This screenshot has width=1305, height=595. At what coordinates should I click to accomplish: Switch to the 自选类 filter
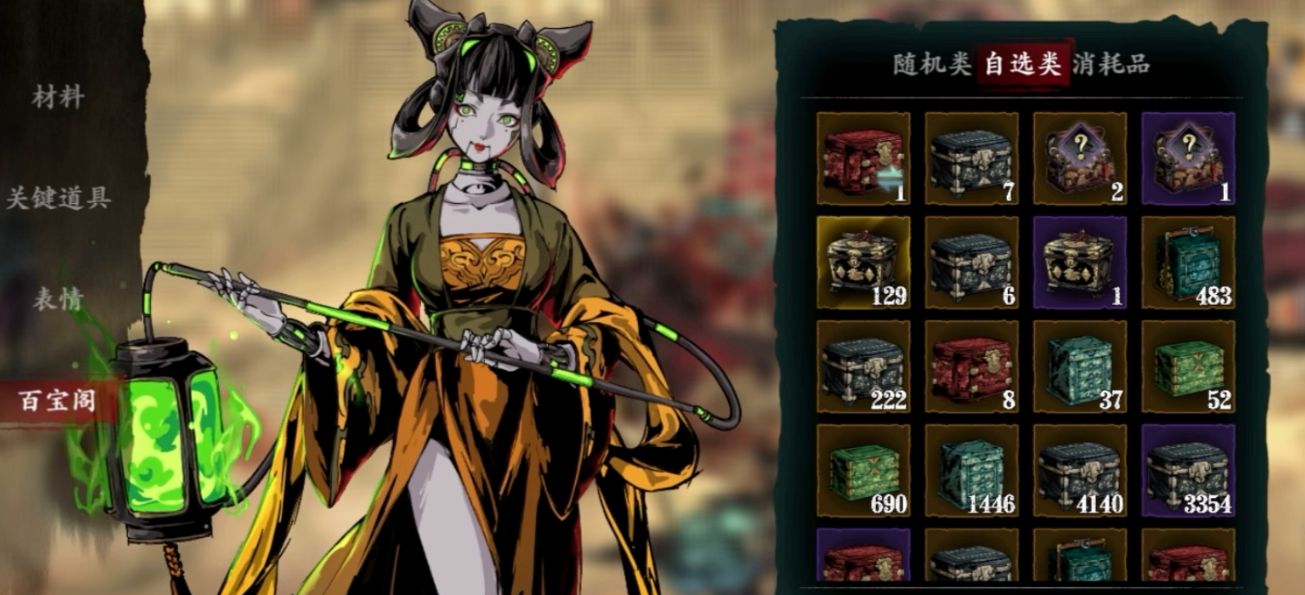click(x=1021, y=65)
